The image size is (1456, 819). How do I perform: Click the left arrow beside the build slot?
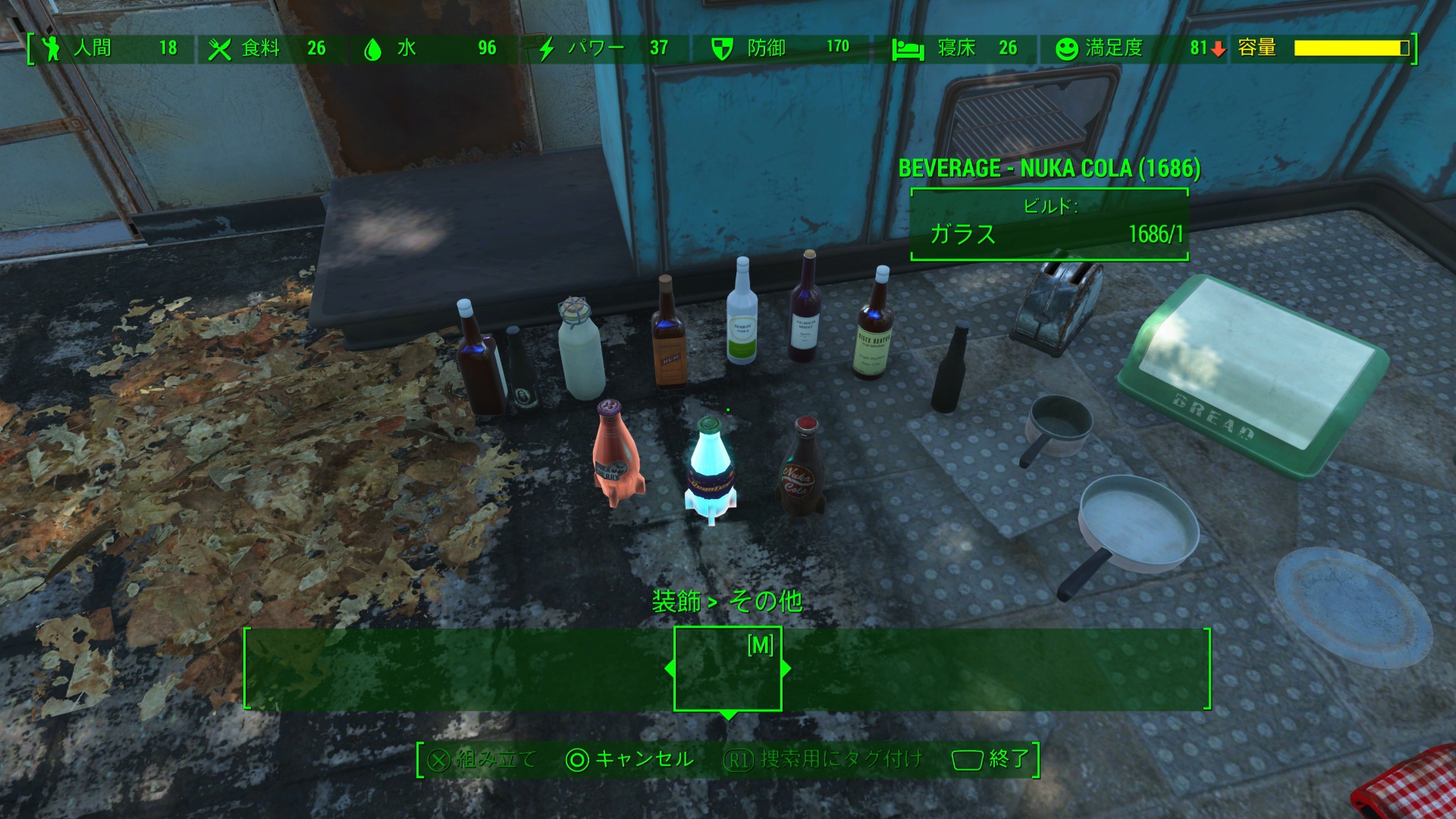[670, 669]
